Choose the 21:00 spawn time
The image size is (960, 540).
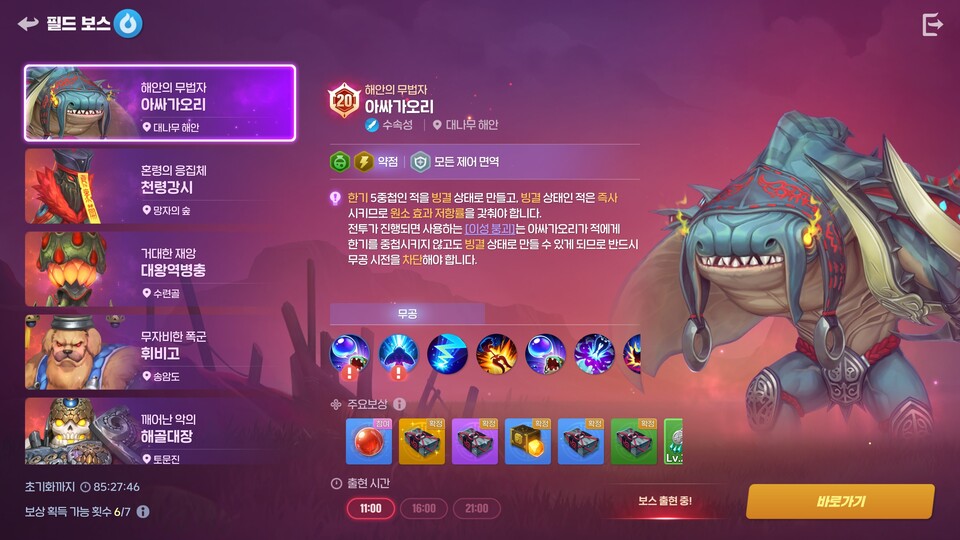pos(476,508)
